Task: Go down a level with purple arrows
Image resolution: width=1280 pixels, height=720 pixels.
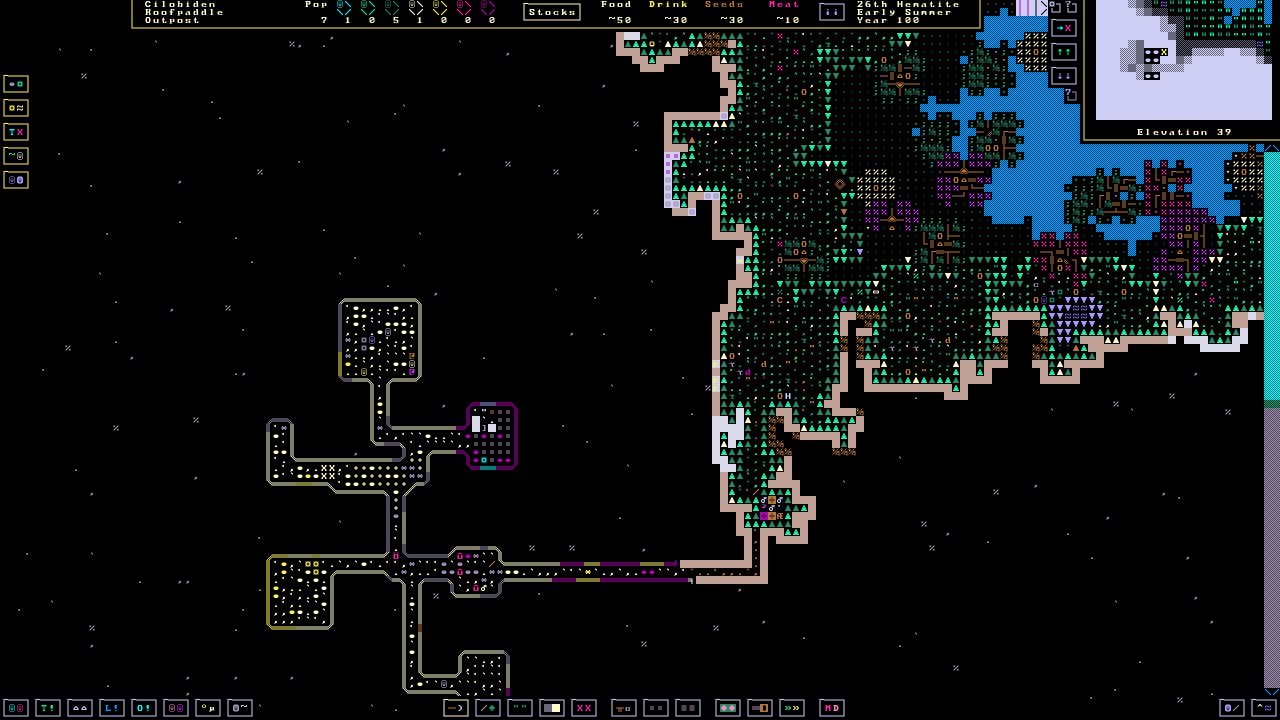Action: [1063, 76]
